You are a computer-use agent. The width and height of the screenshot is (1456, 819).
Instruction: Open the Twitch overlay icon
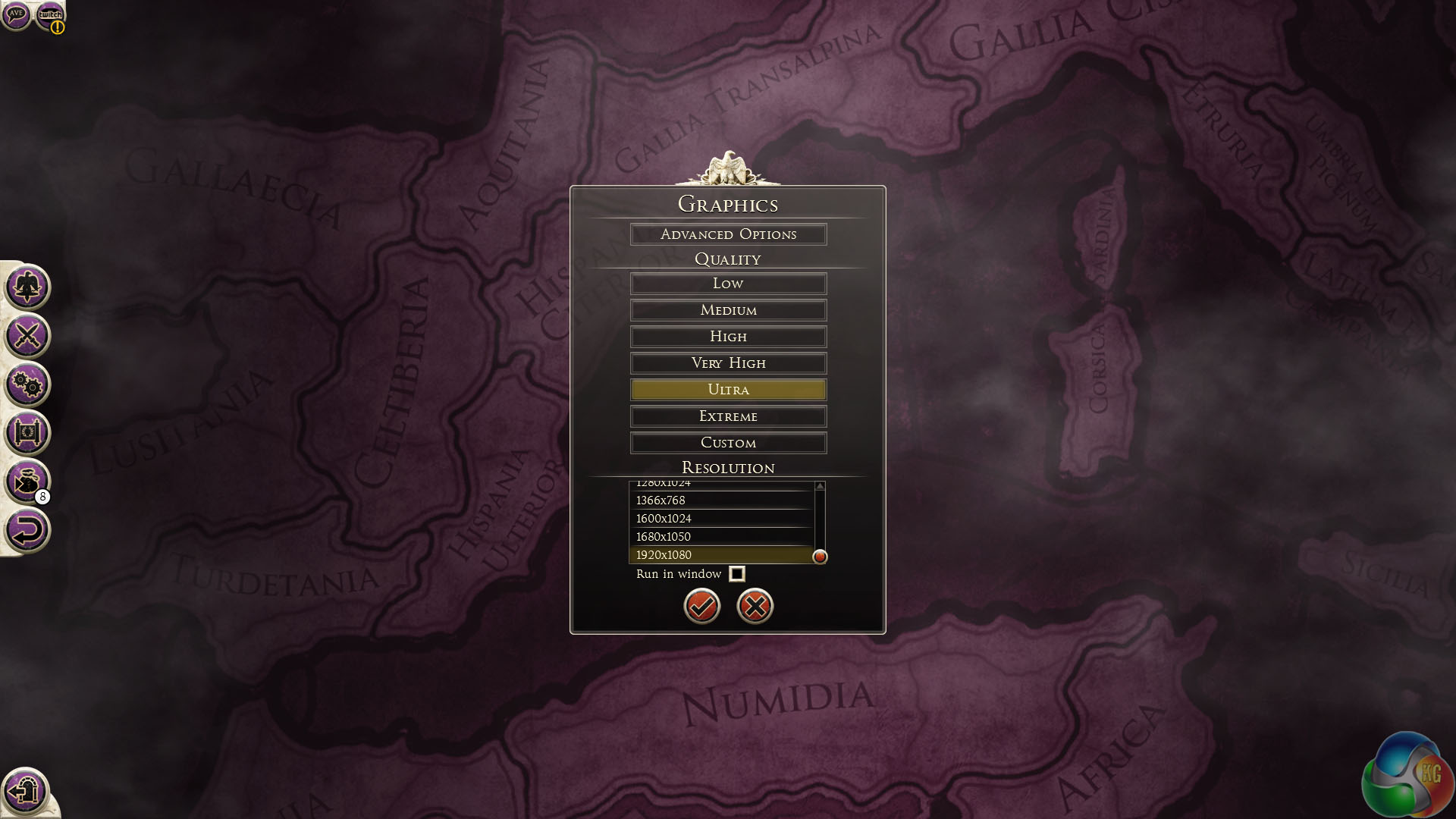pos(50,14)
